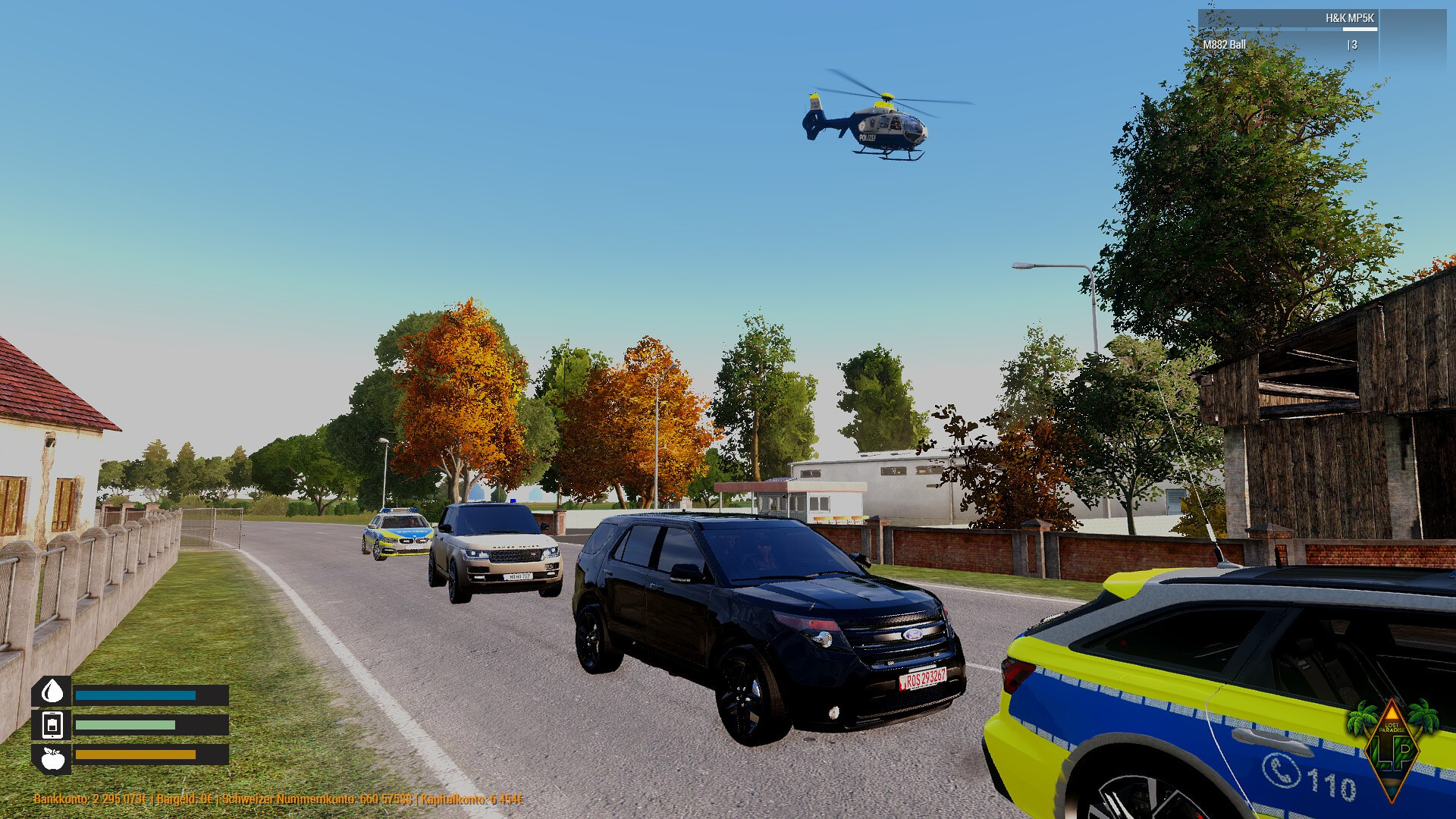Select the H&K MP5K weapon label
The image size is (1456, 819).
(x=1349, y=18)
